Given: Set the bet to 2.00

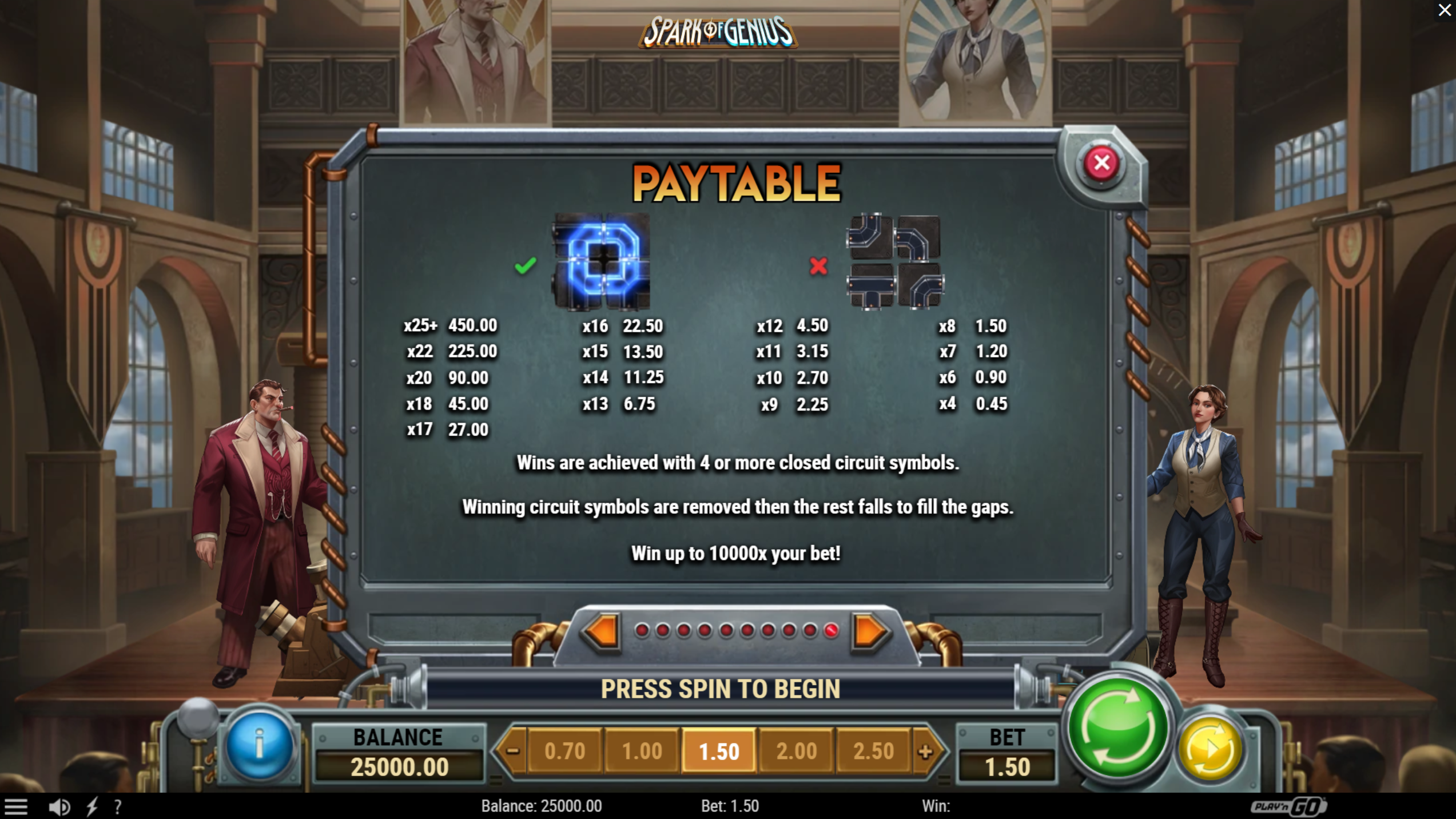Looking at the screenshot, I should point(796,751).
